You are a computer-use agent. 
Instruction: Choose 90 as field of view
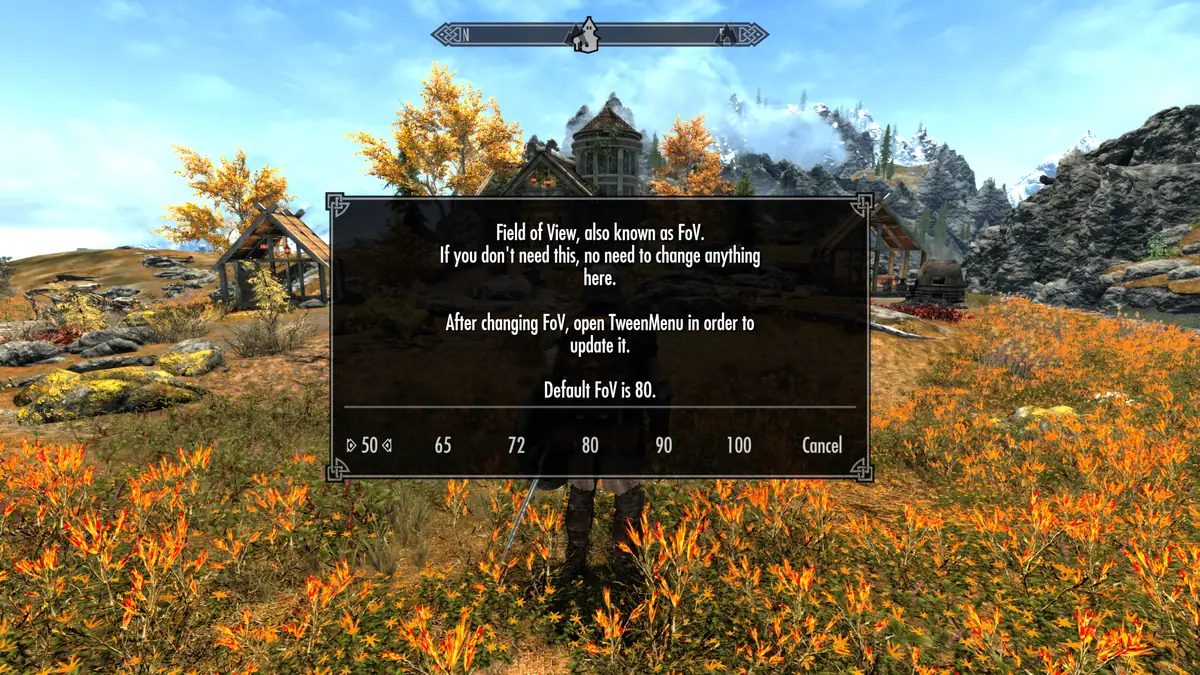[x=664, y=445]
